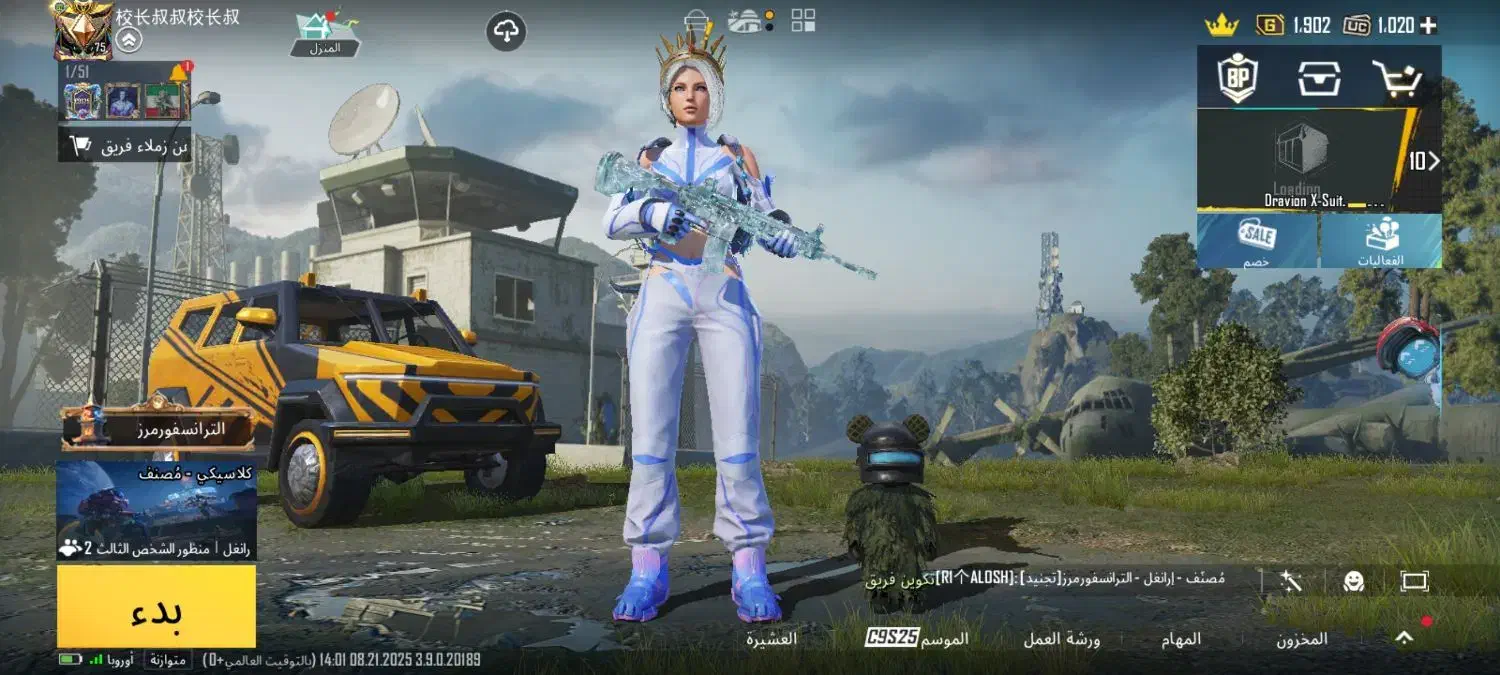Open the المخزون inventory menu
The height and width of the screenshot is (675, 1500).
pyautogui.click(x=1301, y=639)
